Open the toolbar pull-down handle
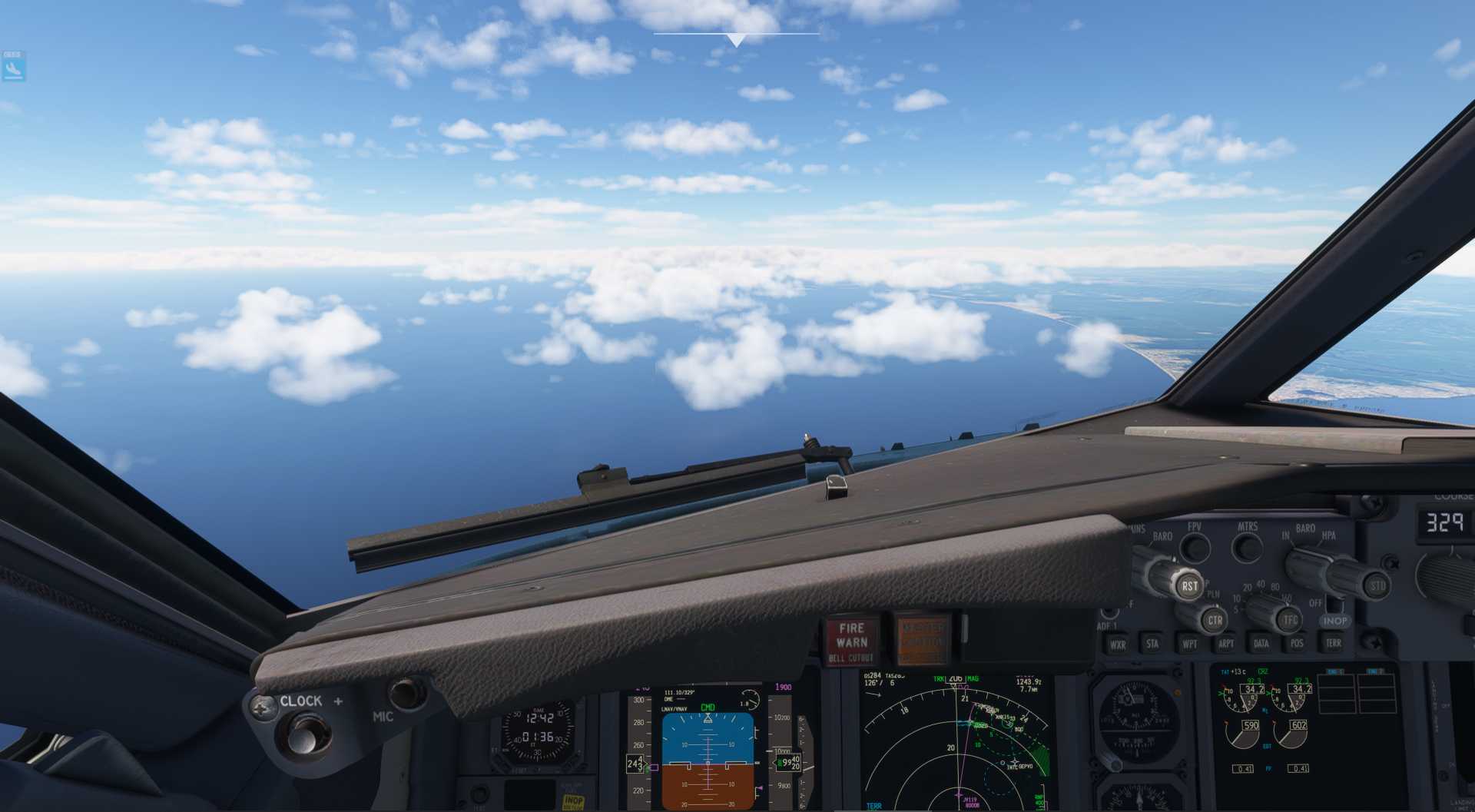 click(x=736, y=39)
